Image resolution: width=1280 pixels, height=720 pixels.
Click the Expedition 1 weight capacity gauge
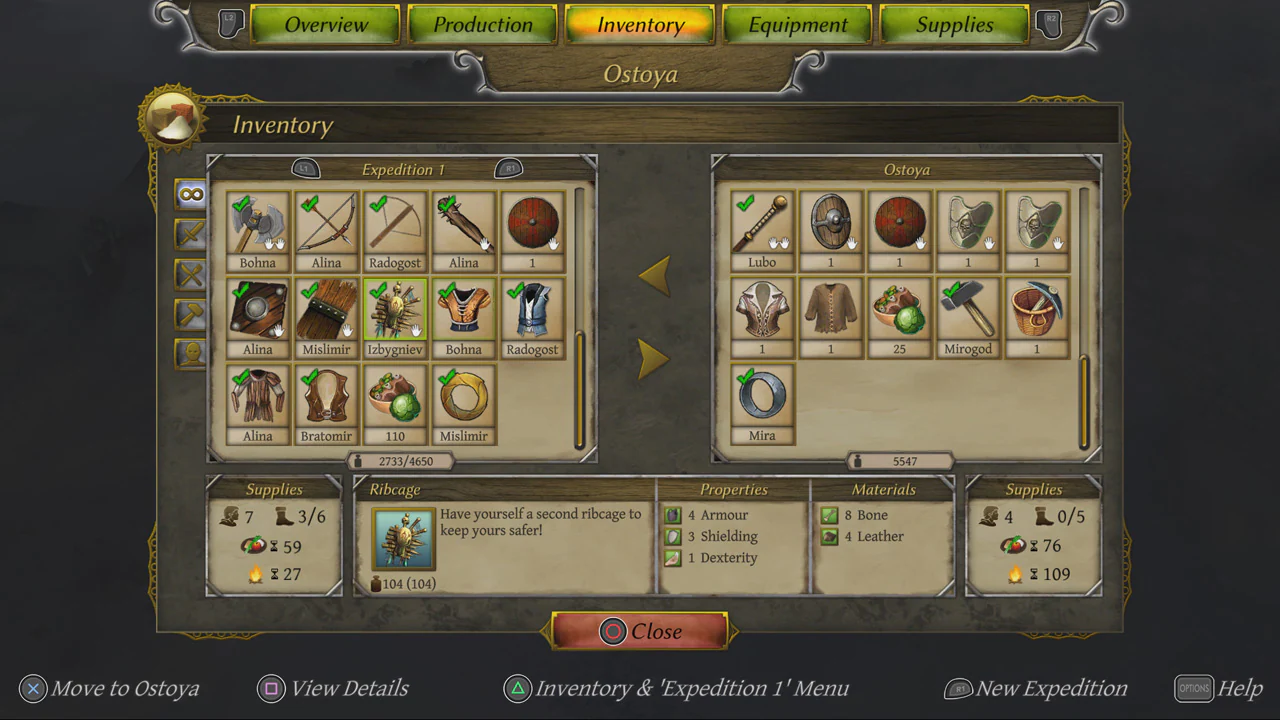(x=403, y=461)
